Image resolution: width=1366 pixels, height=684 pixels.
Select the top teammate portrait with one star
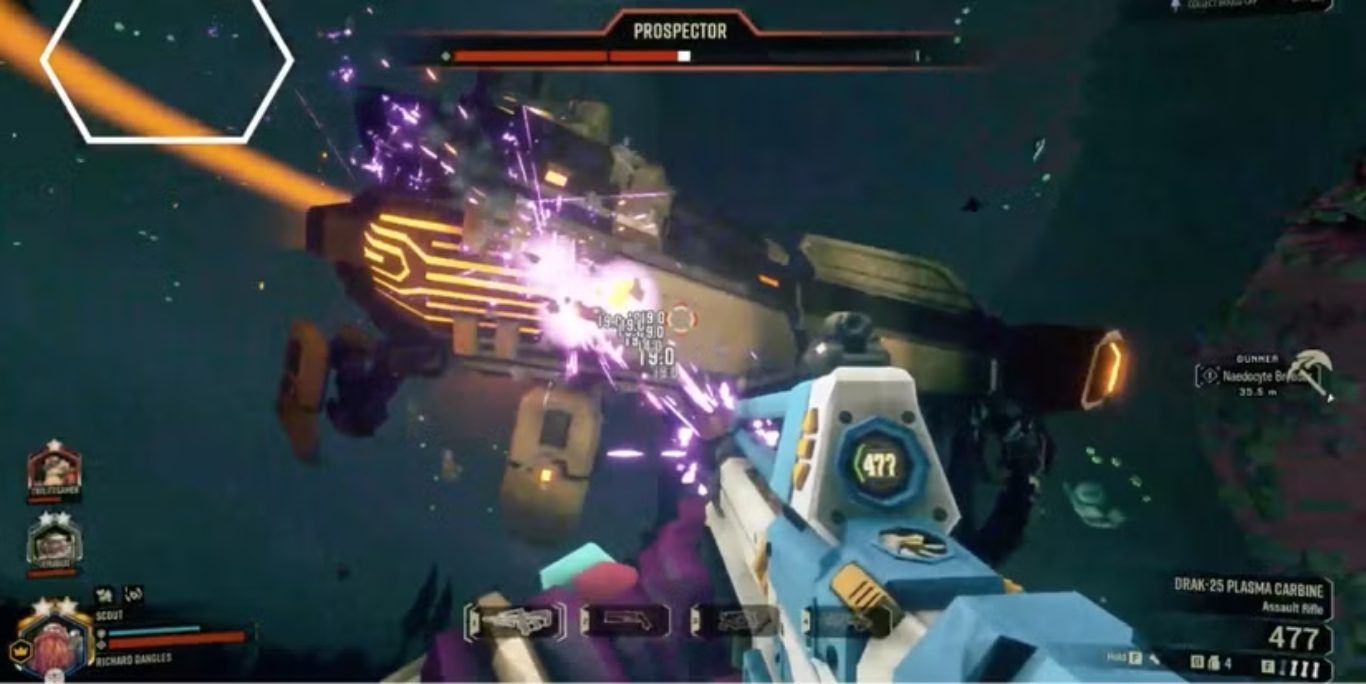point(54,468)
